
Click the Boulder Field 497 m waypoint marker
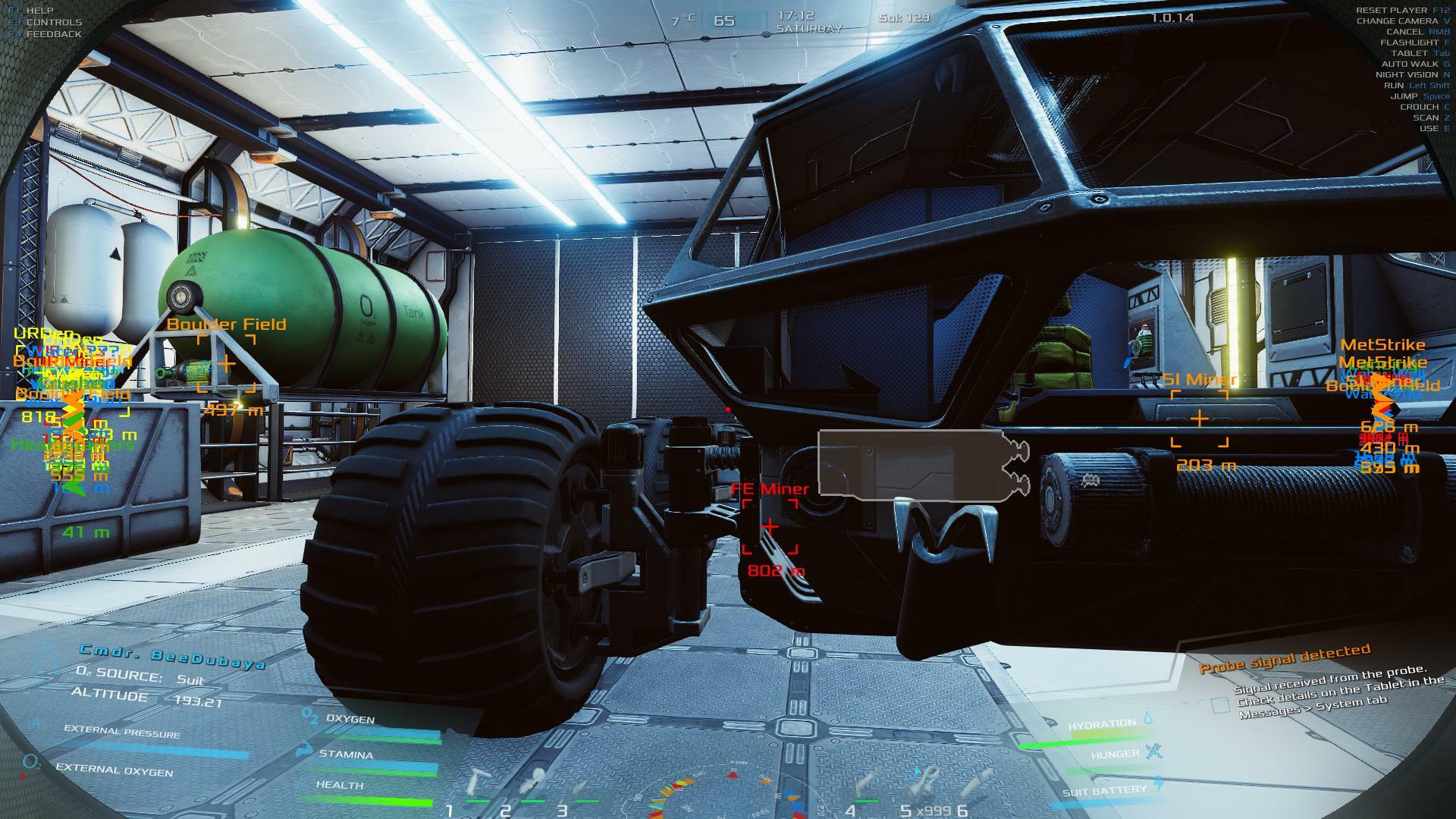[x=226, y=364]
